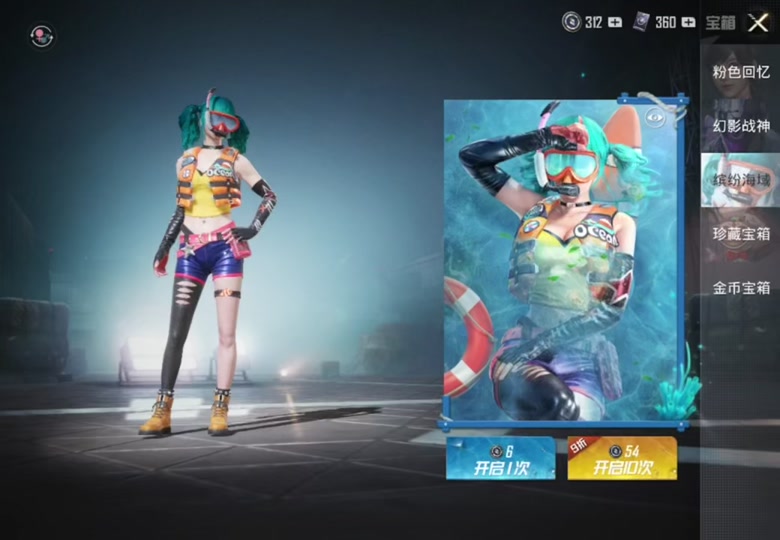Open the 粉色回忆 crate tab
This screenshot has width=780, height=540.
click(741, 72)
